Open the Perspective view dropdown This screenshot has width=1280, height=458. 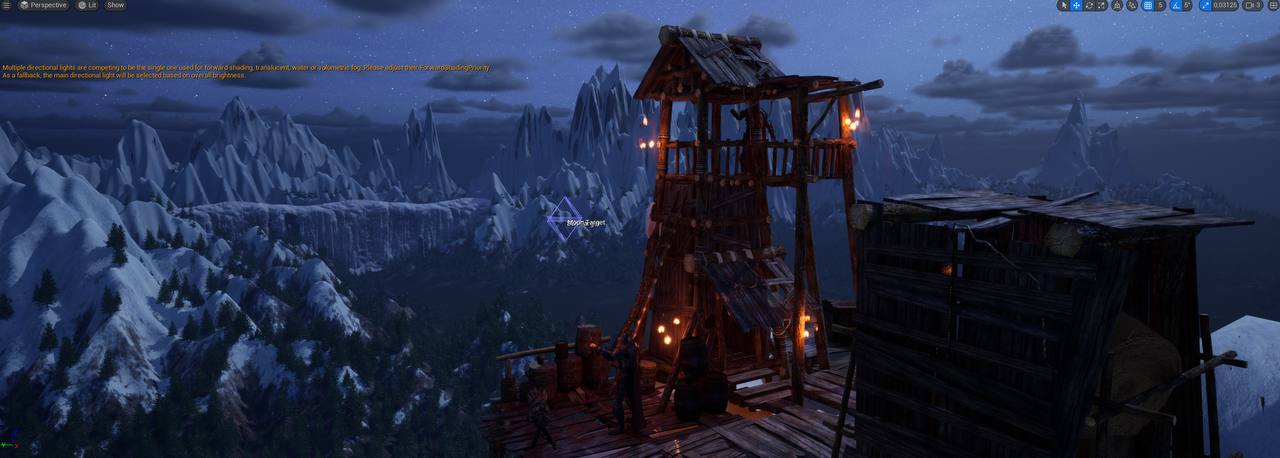[43, 5]
